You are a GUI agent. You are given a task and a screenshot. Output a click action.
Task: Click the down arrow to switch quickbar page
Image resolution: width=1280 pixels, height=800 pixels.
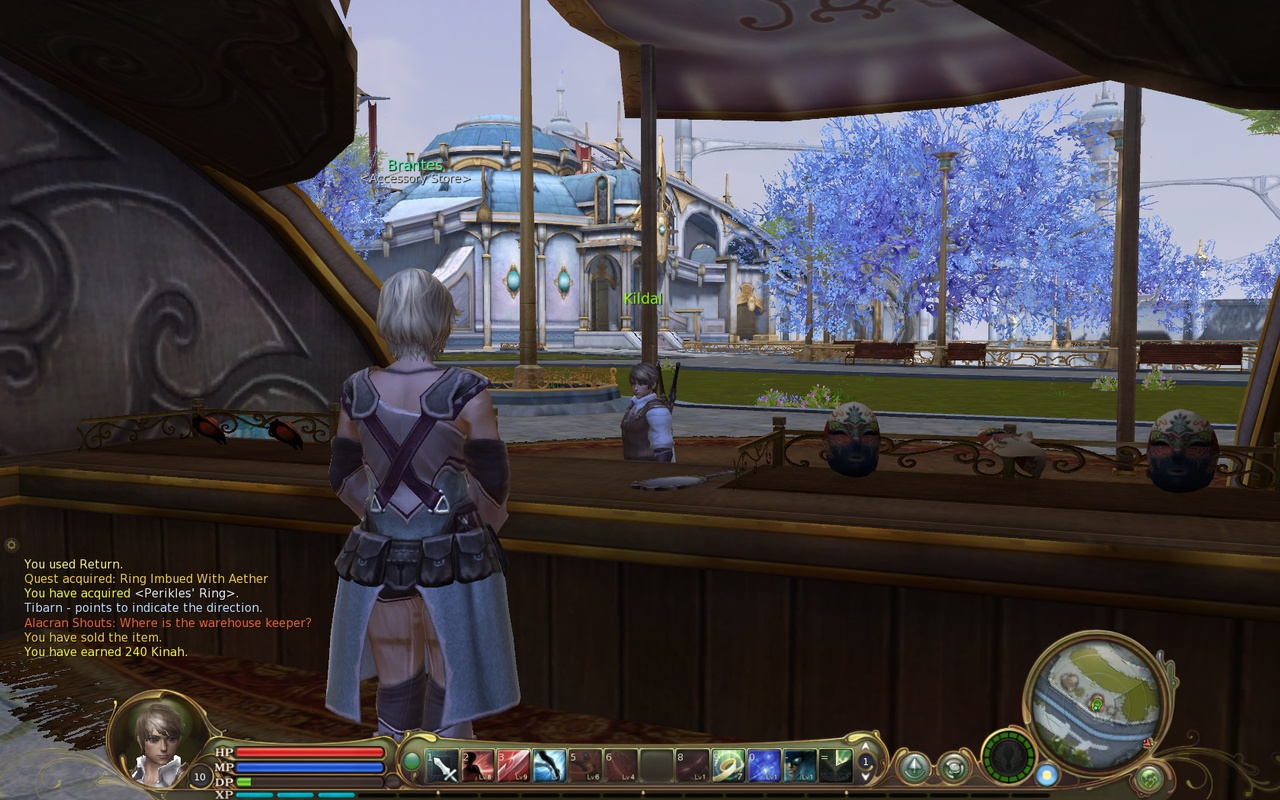point(865,778)
